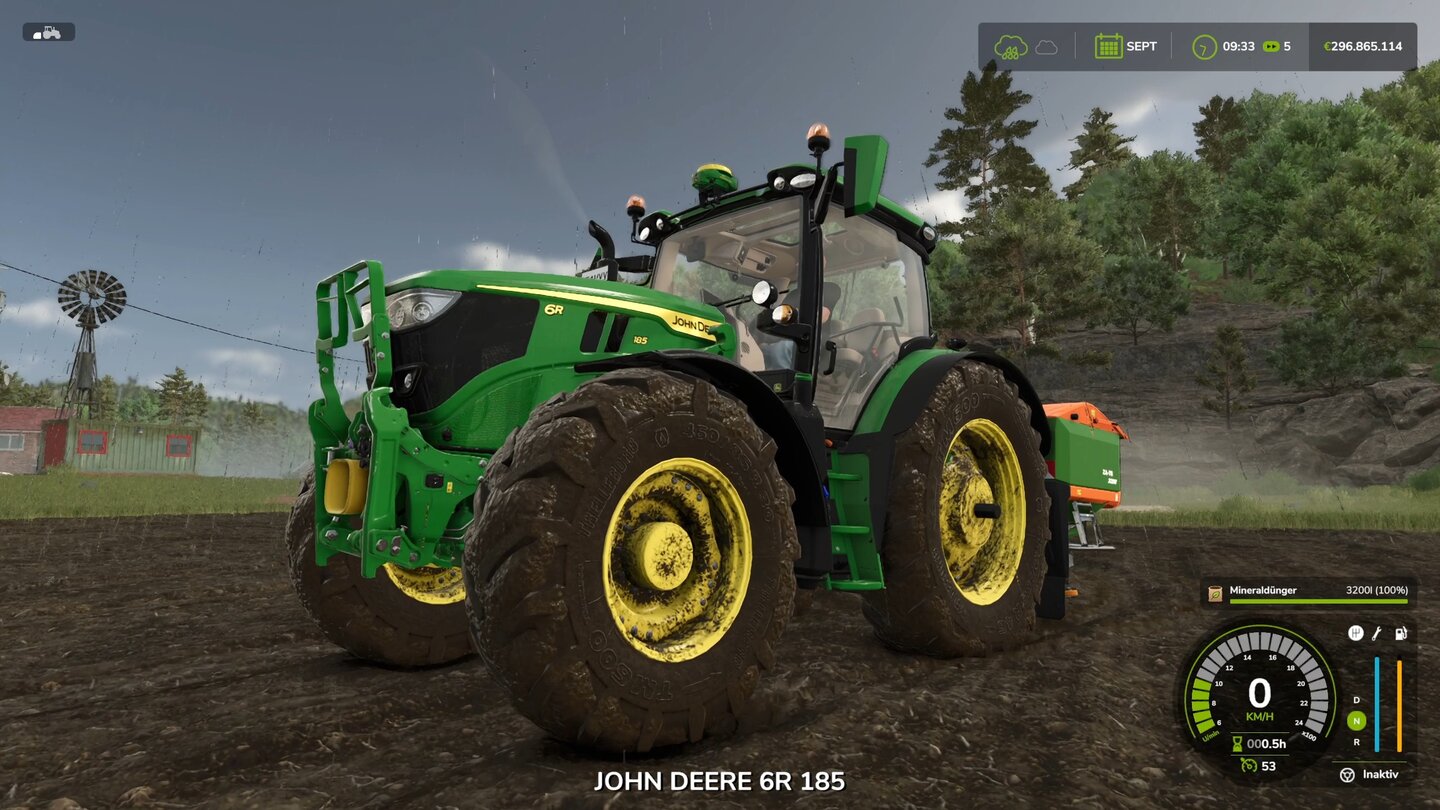
Task: Click the steering wheel icon beside Inaktiv
Action: (x=1347, y=775)
